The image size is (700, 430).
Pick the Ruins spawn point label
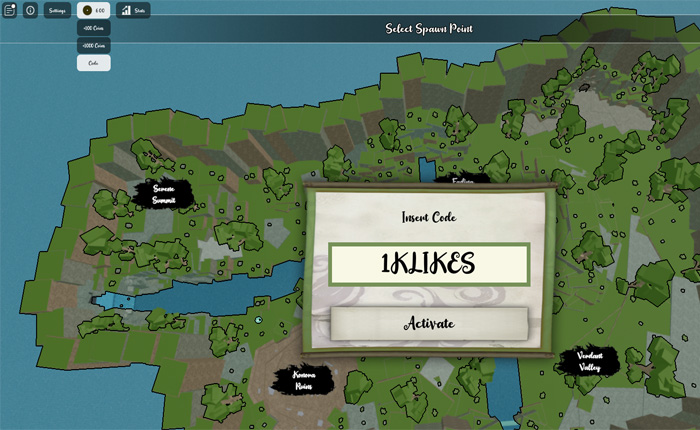pyautogui.click(x=304, y=380)
